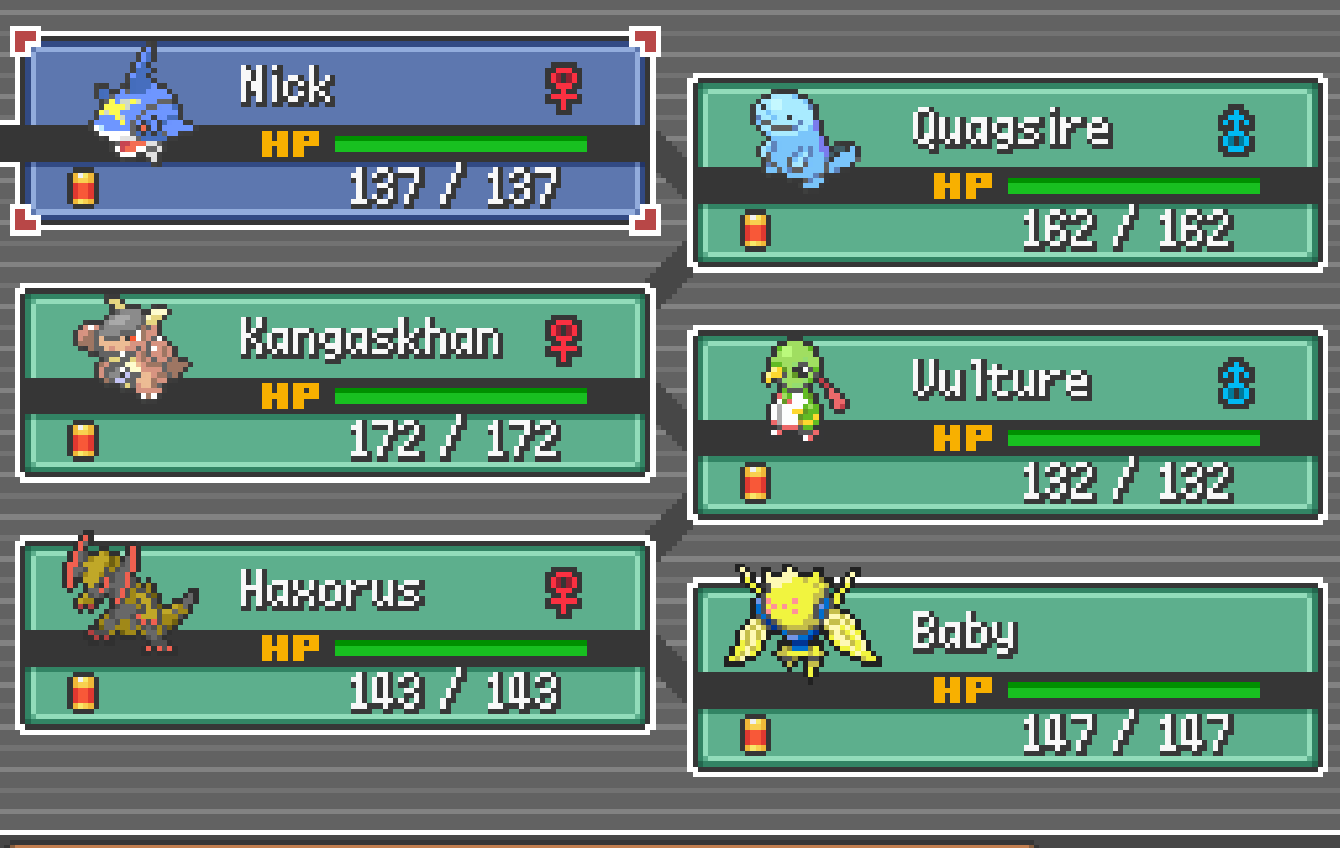Image resolution: width=1340 pixels, height=848 pixels.
Task: Select Kangaskhan in the party
Action: pos(335,383)
